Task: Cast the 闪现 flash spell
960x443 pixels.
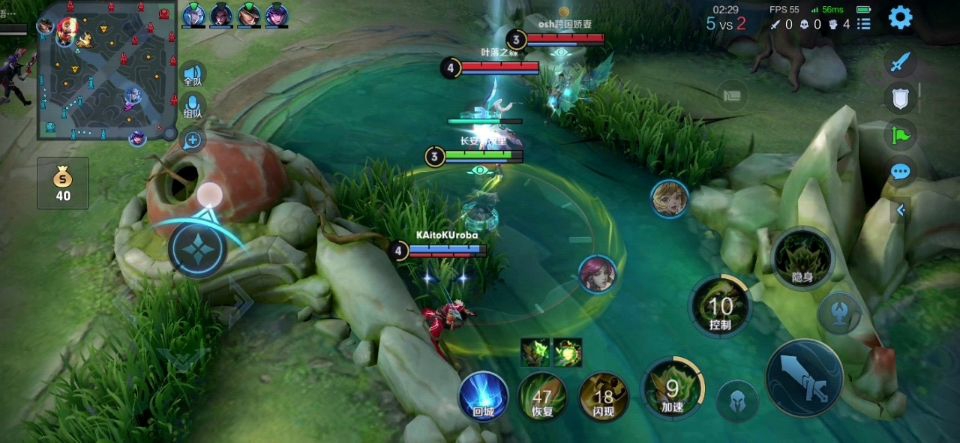Action: 604,396
